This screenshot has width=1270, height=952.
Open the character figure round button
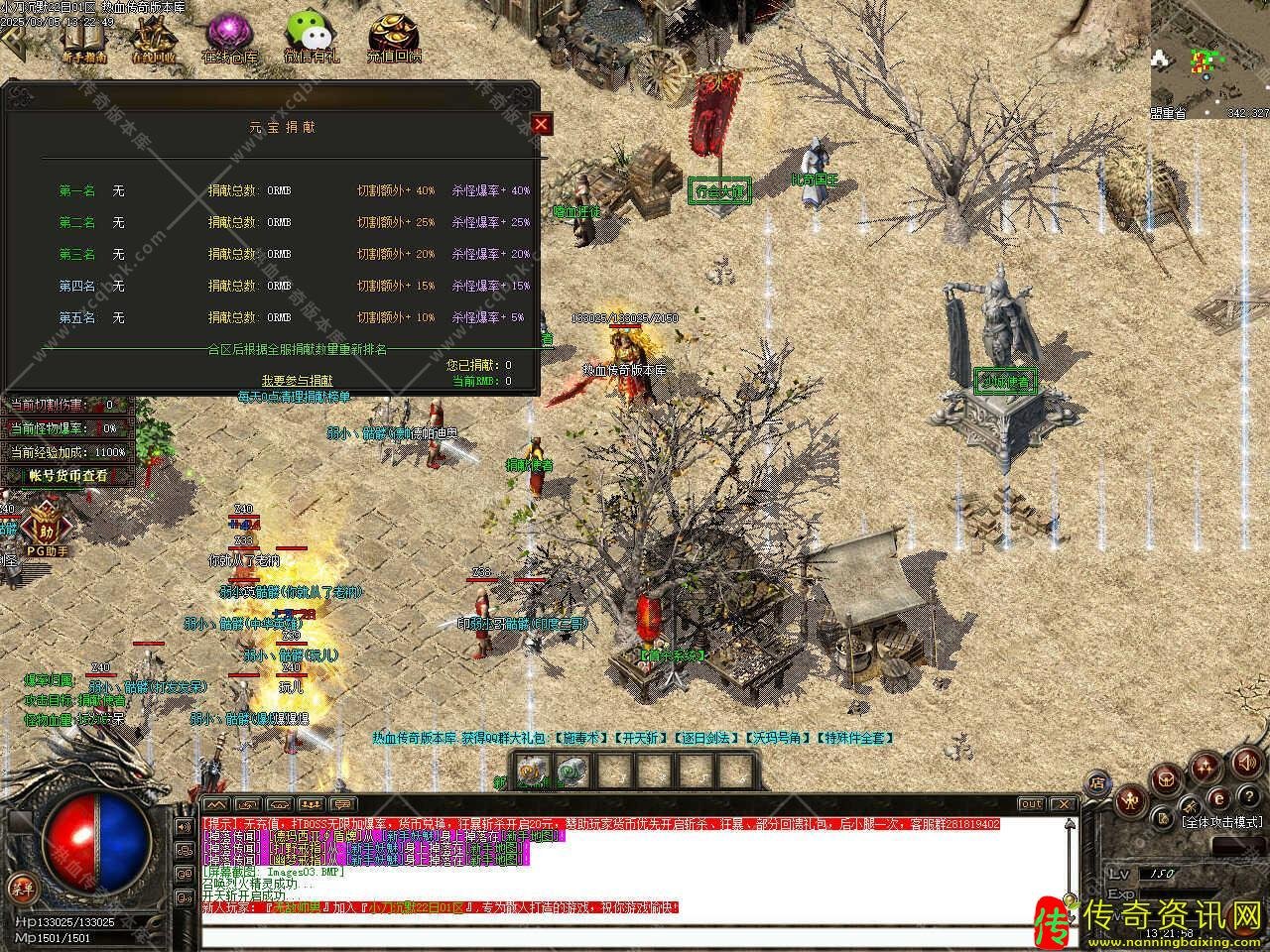1130,801
